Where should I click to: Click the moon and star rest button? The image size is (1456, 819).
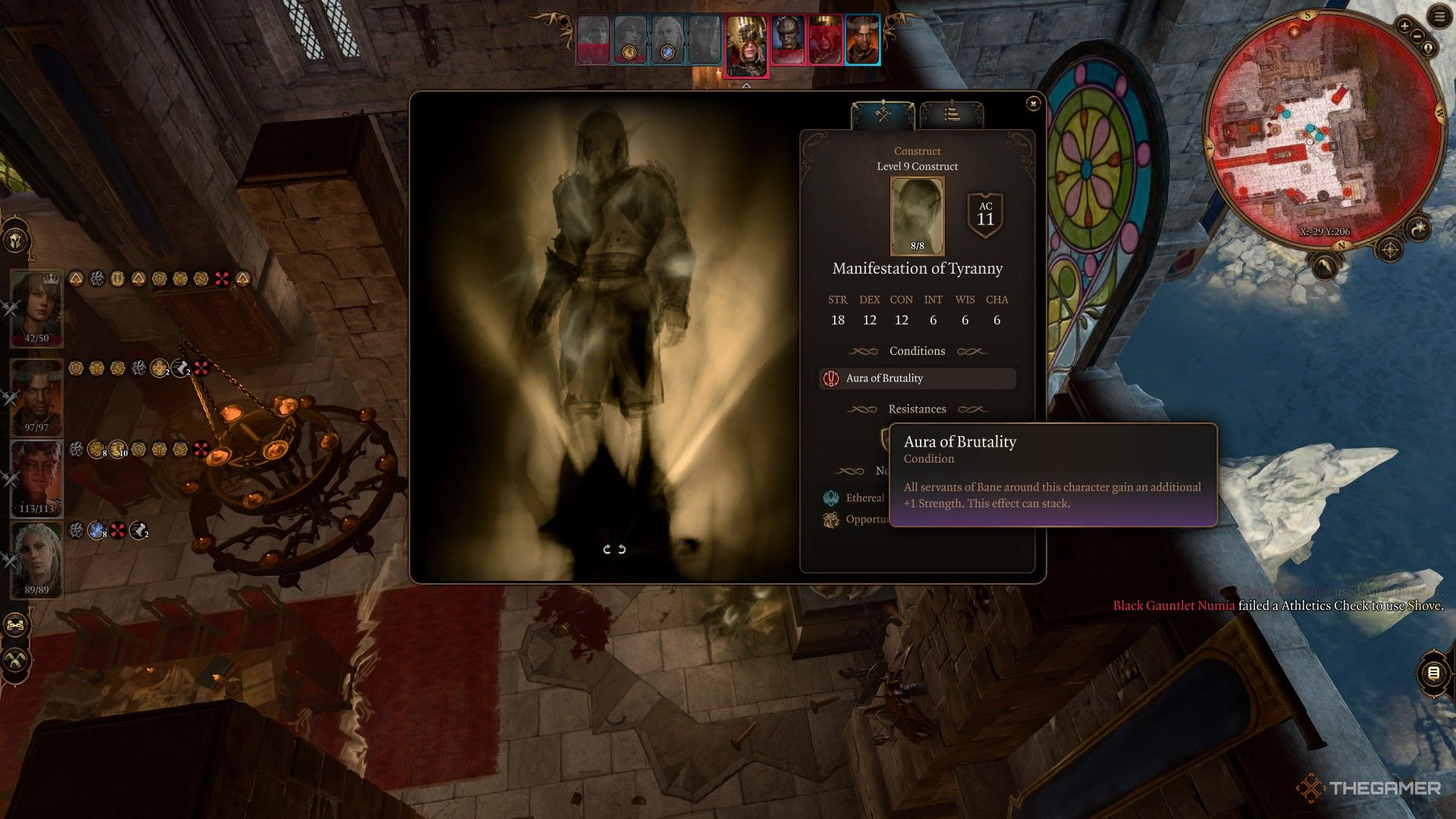tap(1418, 229)
